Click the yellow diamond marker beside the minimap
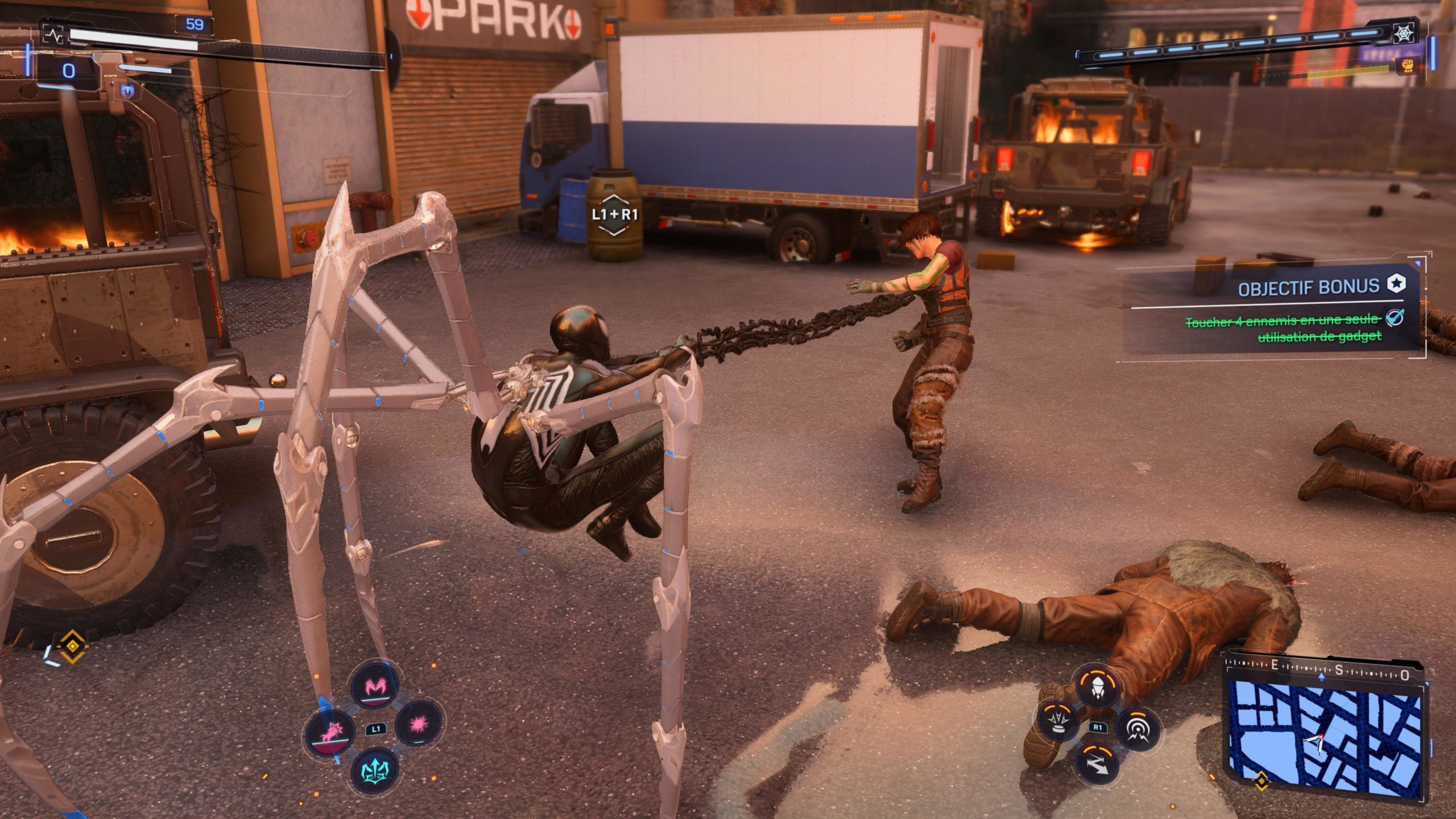 tap(1261, 780)
